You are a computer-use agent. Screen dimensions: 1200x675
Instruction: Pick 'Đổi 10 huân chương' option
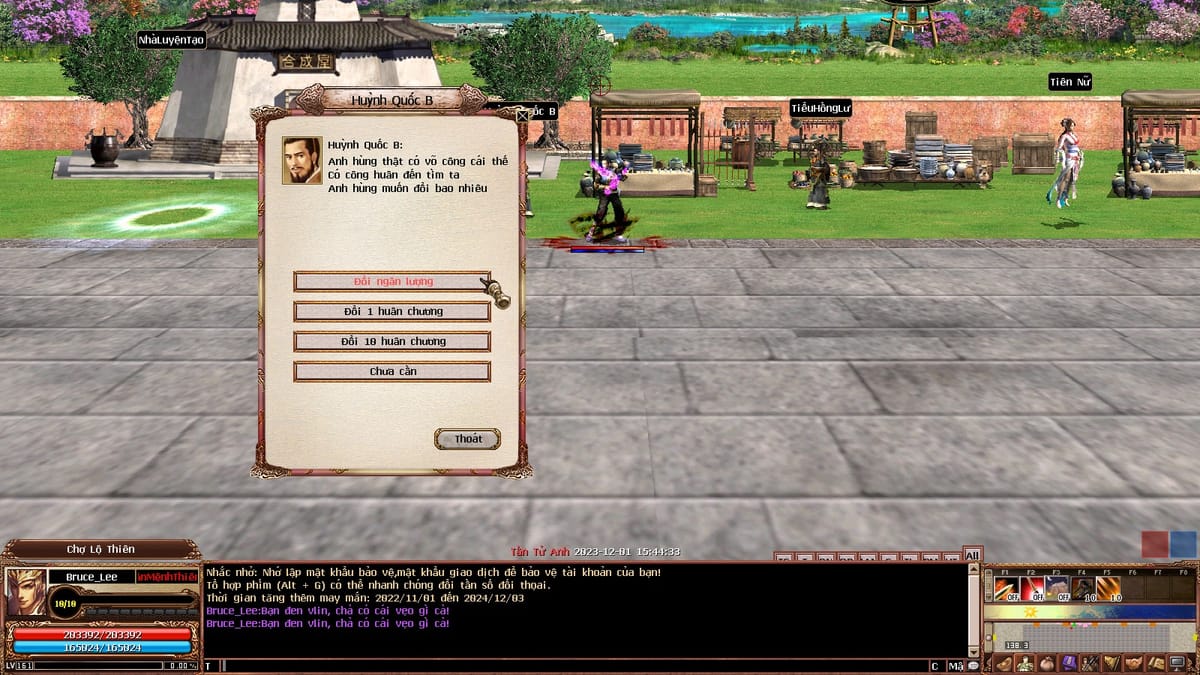pyautogui.click(x=392, y=341)
